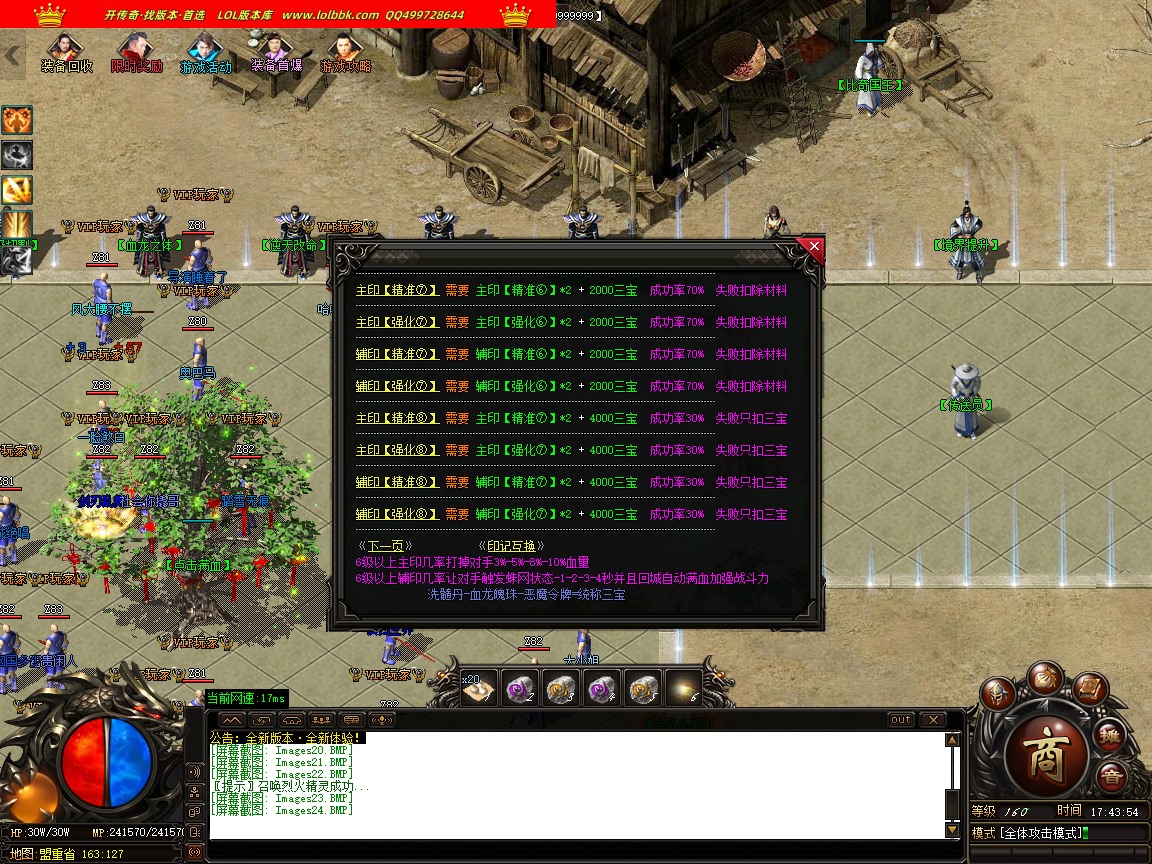
Task: Activate the glowing orb hotbar slot
Action: (x=684, y=688)
